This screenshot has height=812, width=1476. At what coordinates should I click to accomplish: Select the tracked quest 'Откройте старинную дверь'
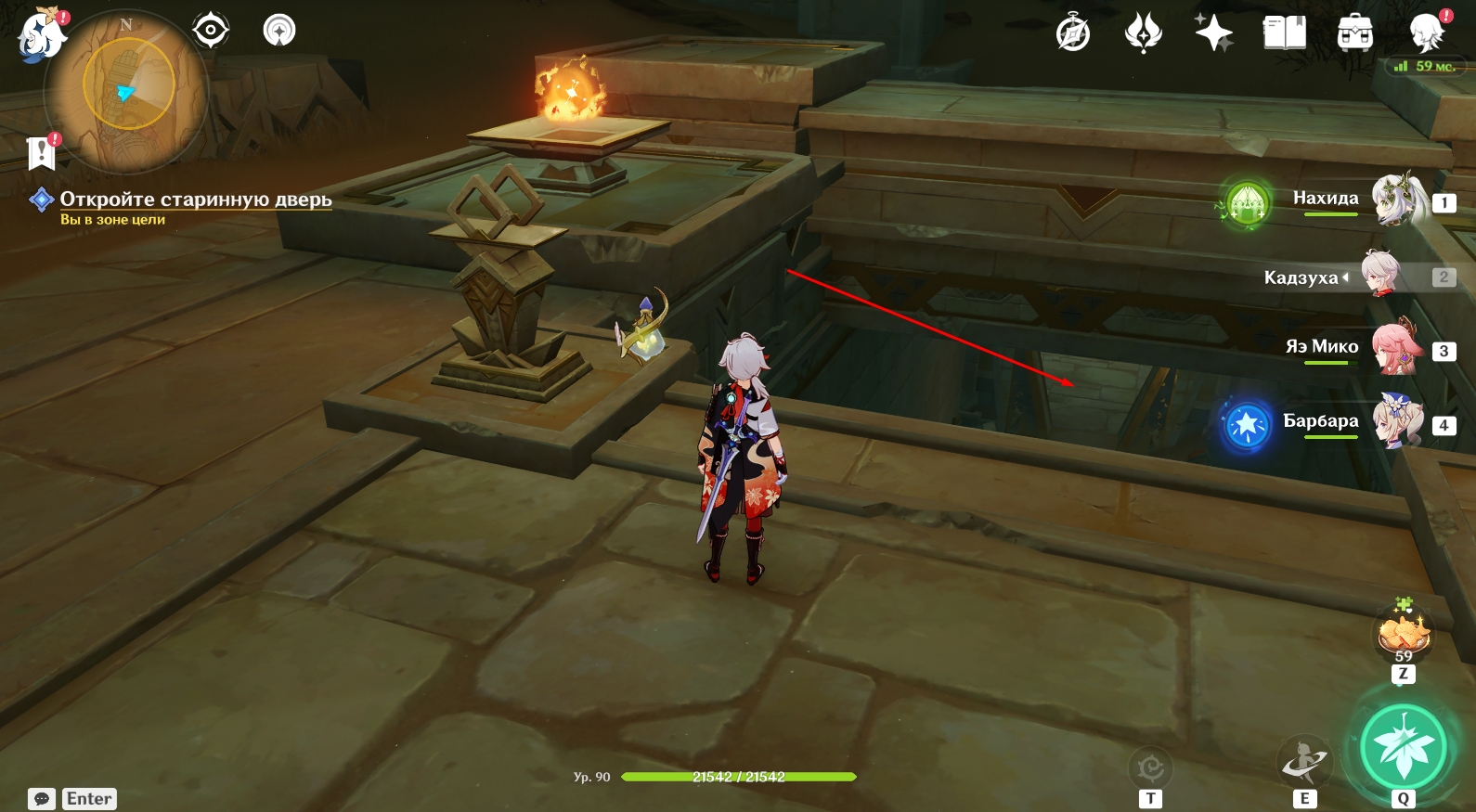click(195, 200)
